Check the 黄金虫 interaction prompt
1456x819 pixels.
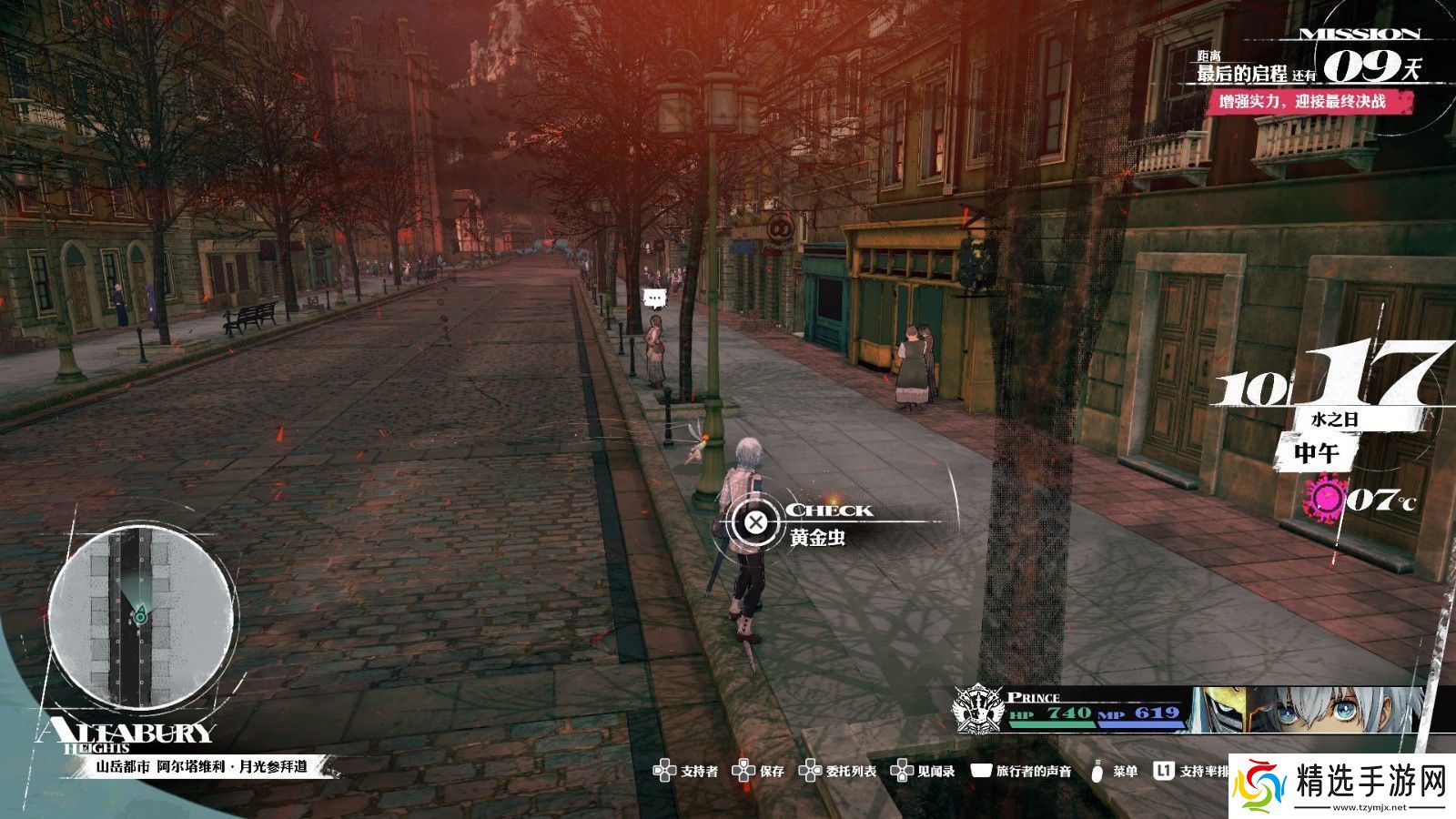755,522
